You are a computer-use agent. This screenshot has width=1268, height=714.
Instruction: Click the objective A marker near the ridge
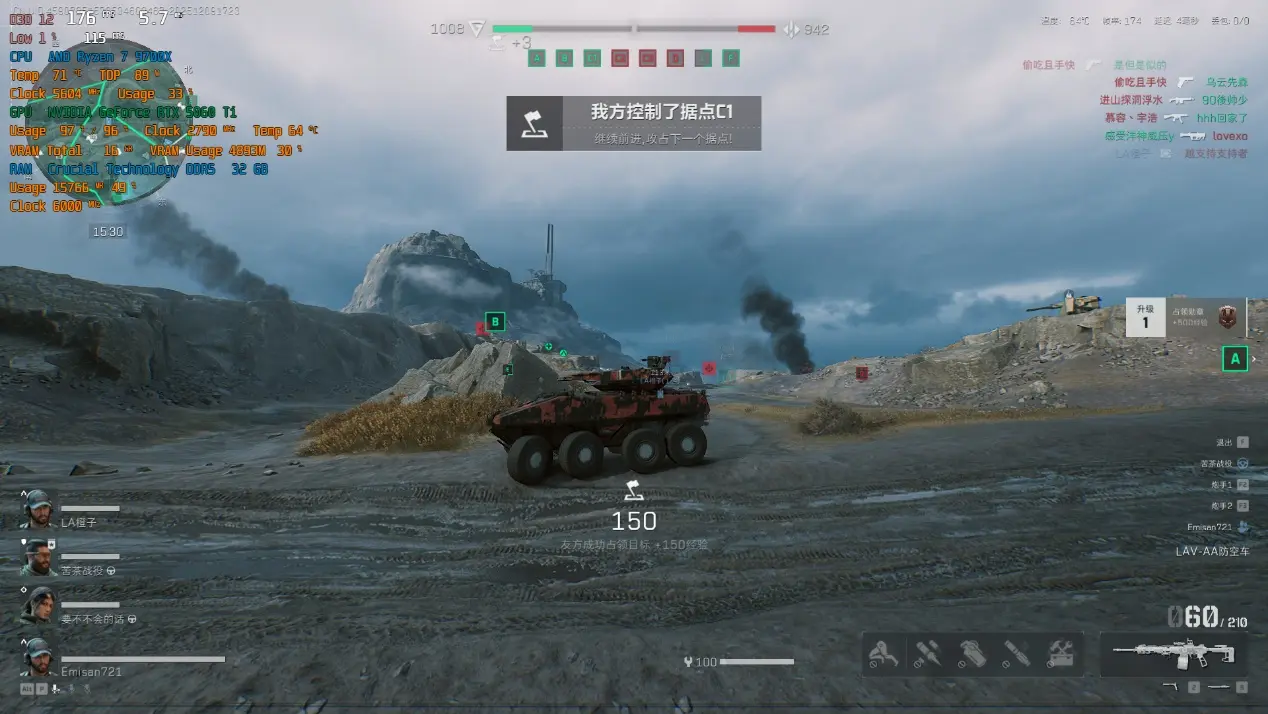click(x=1235, y=358)
